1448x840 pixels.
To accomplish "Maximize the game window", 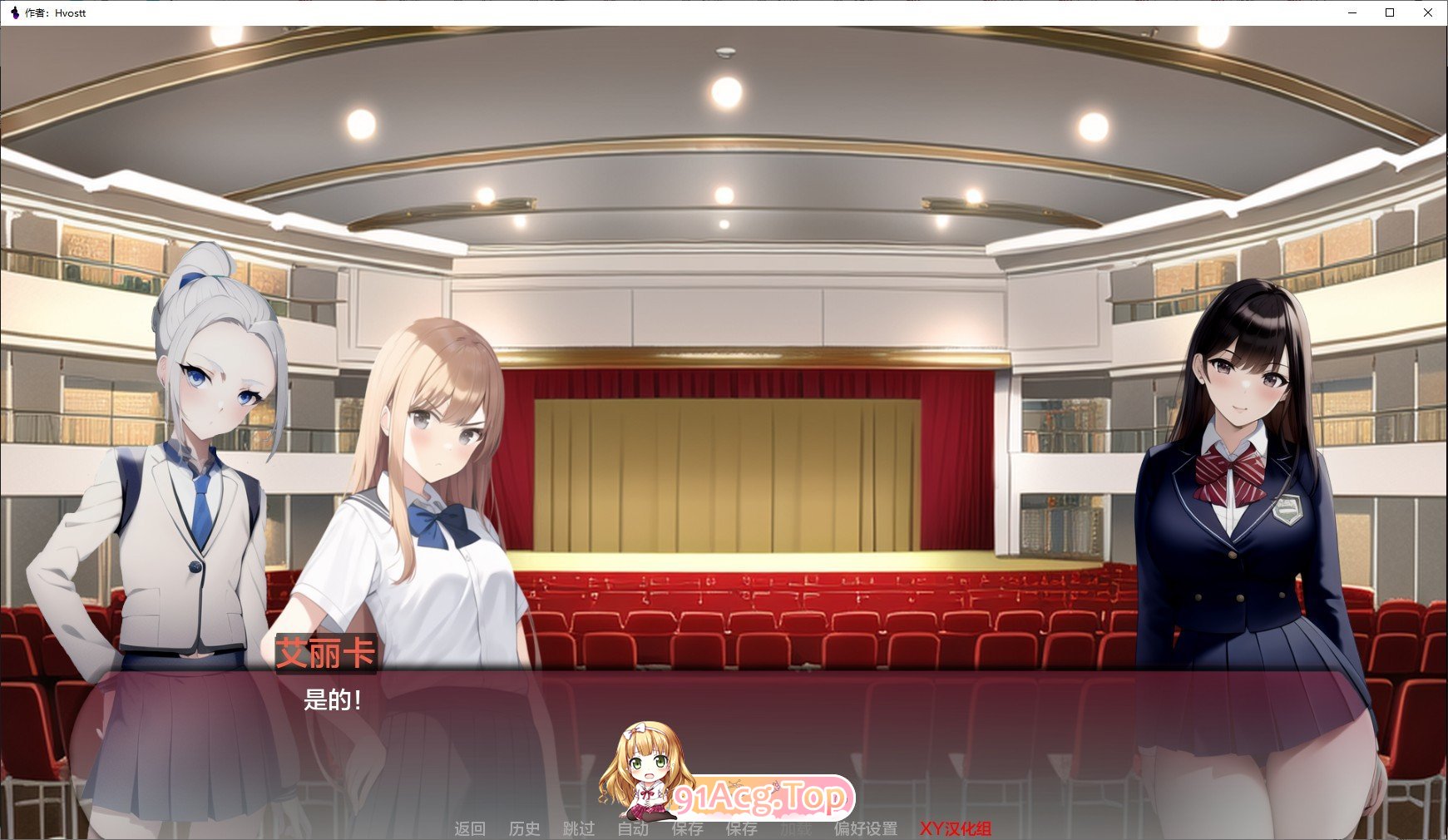I will 1390,12.
